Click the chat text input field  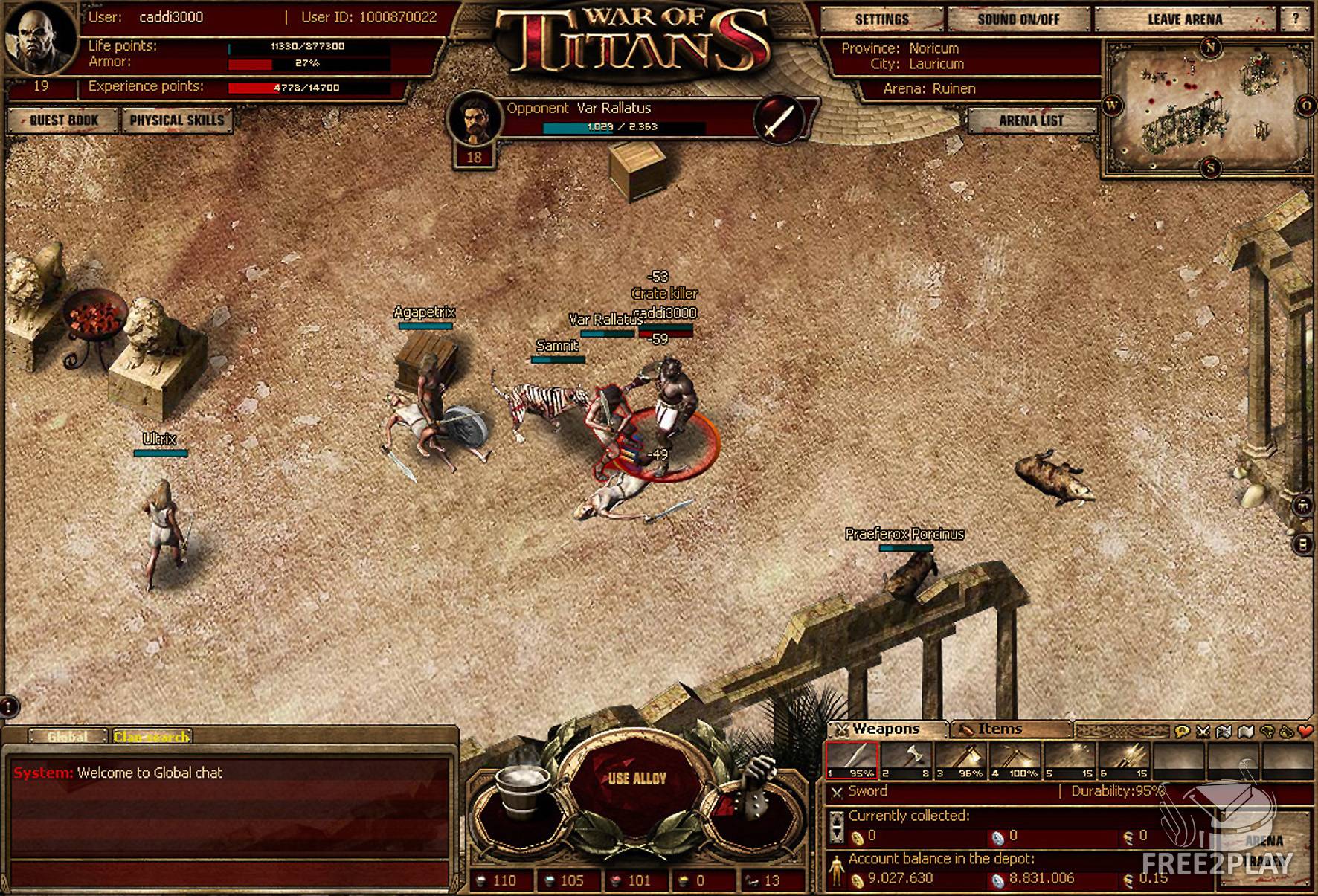pyautogui.click(x=229, y=872)
